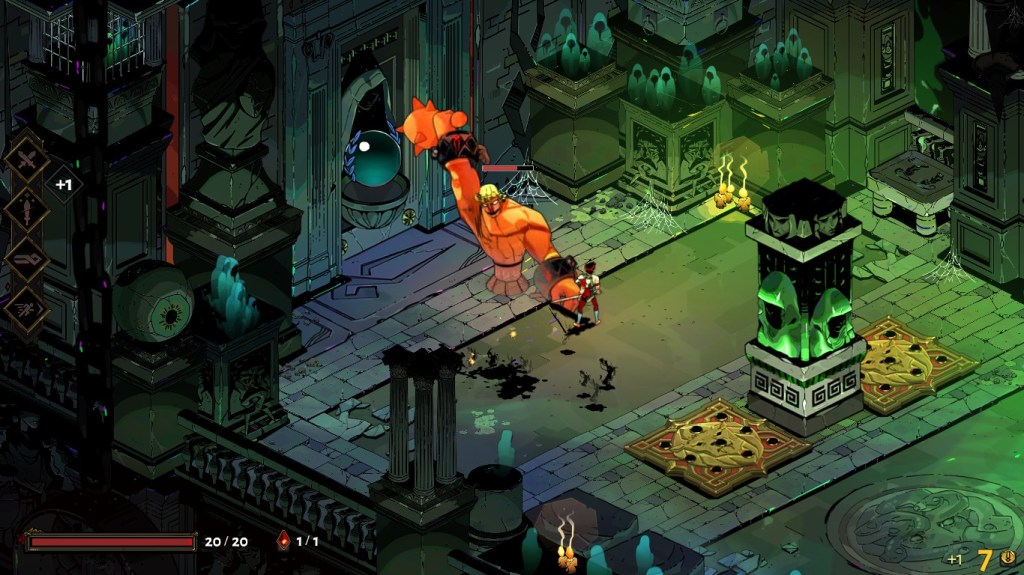Open the running figure dash boon slot
The image size is (1024, 575).
coord(27,308)
